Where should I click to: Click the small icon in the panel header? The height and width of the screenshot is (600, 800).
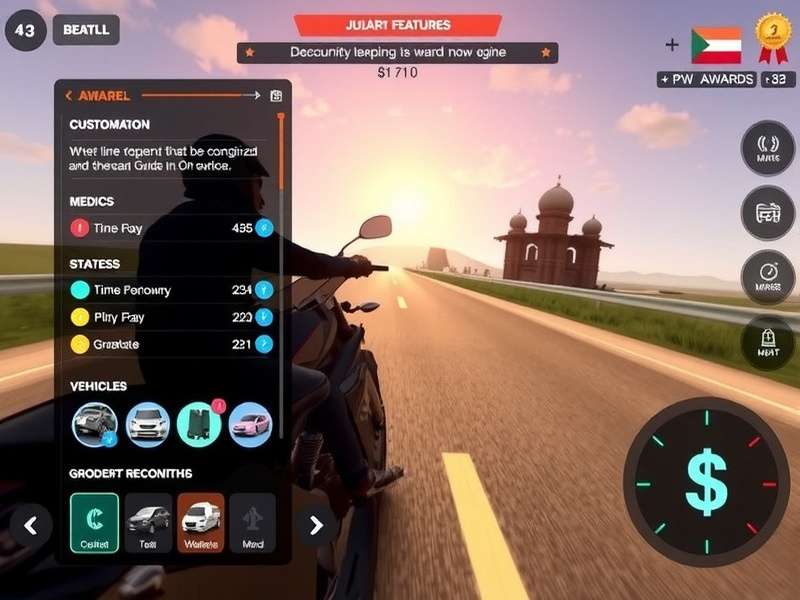[276, 96]
